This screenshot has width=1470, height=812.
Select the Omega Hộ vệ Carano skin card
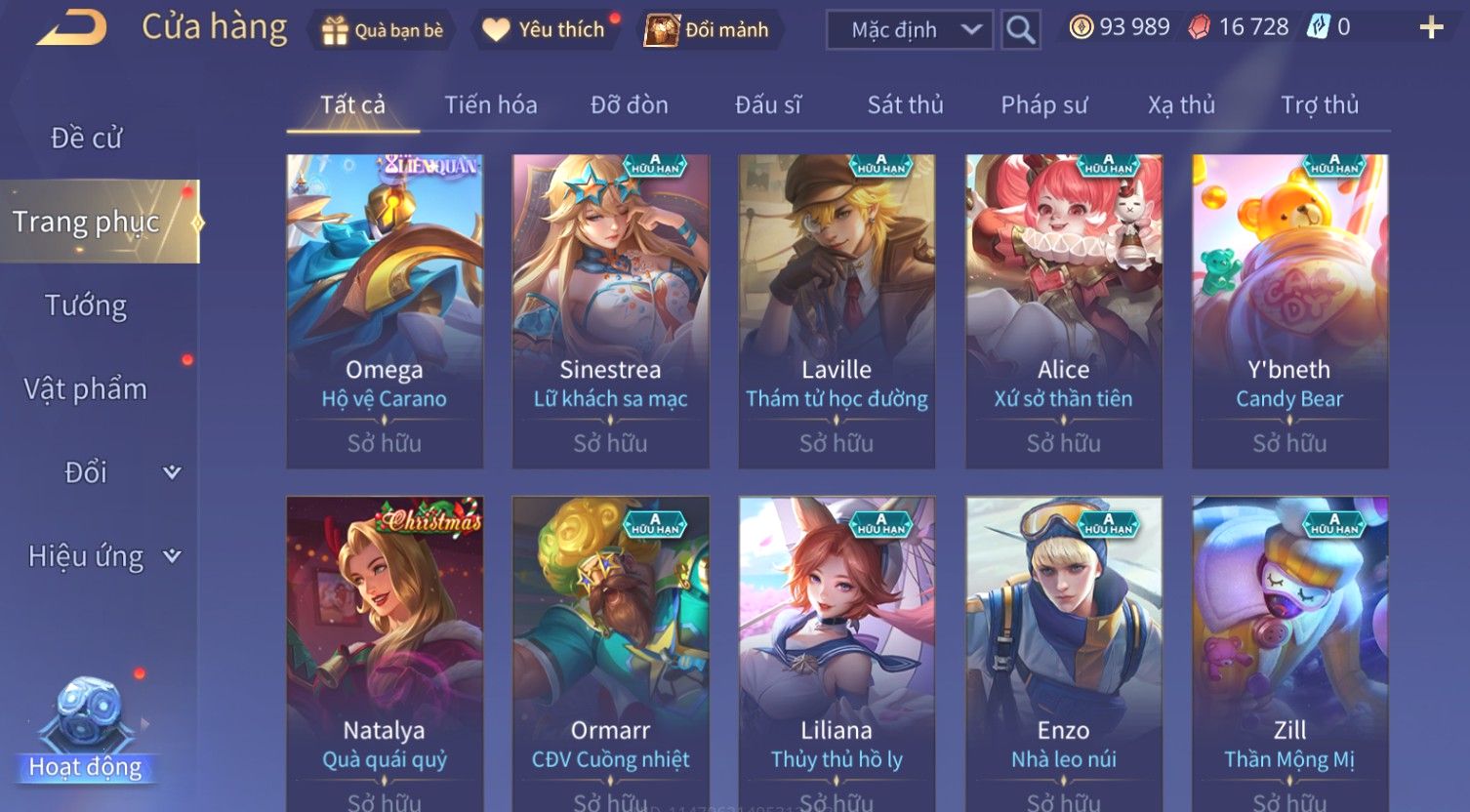[385, 310]
